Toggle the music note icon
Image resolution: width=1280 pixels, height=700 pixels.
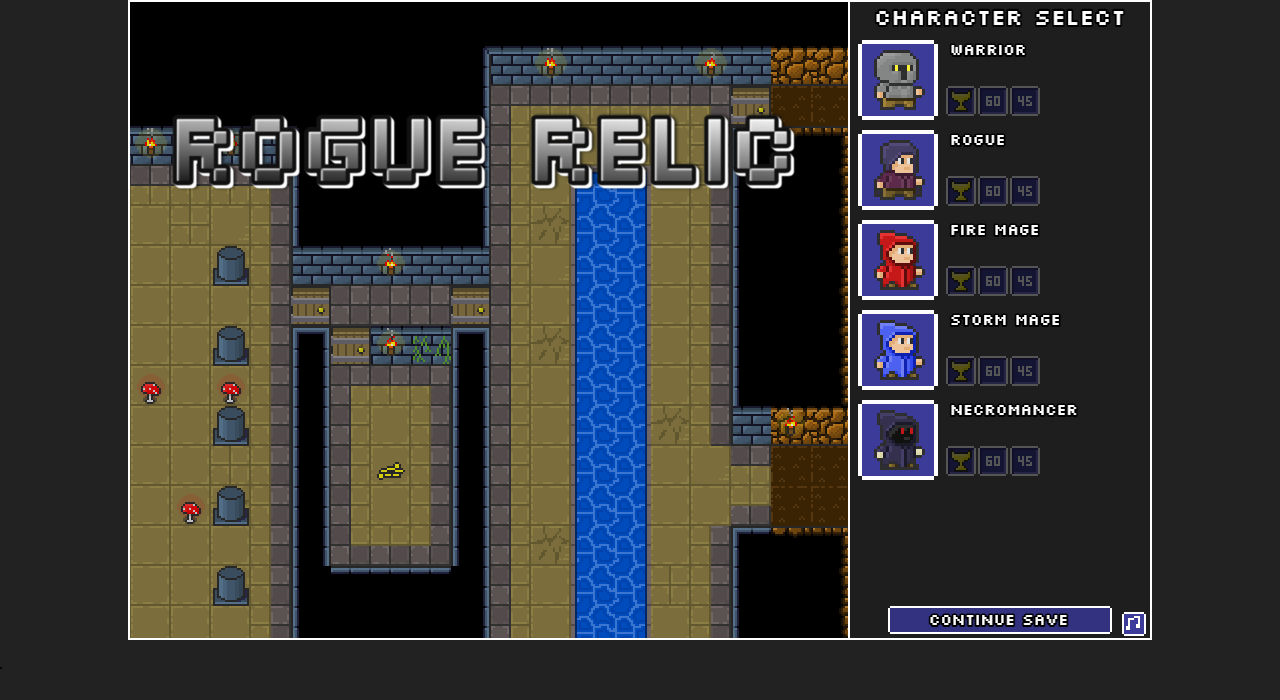(x=1133, y=624)
